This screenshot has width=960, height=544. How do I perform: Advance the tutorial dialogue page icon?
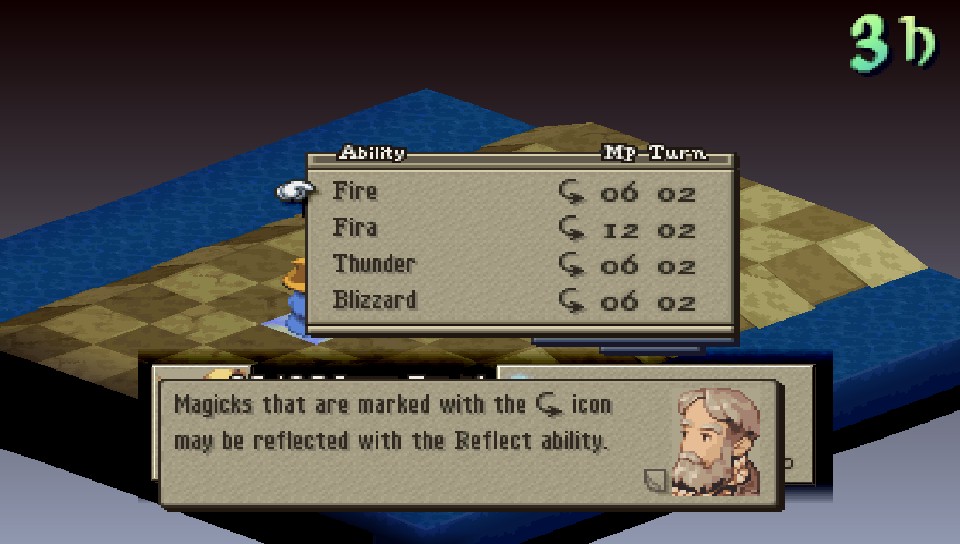pyautogui.click(x=654, y=481)
